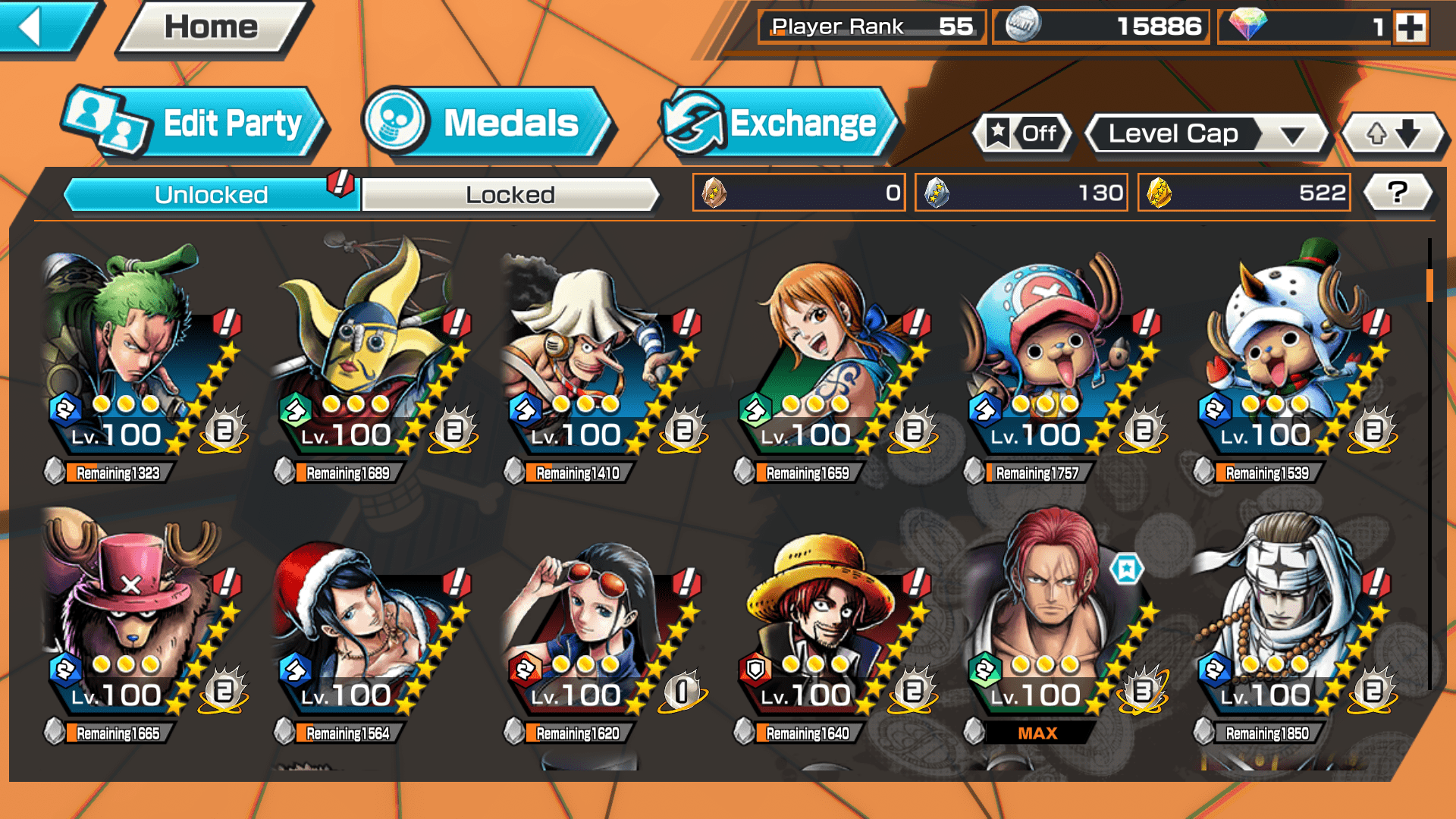Go back with the arrow button
The width and height of the screenshot is (1456, 819).
pos(42,27)
